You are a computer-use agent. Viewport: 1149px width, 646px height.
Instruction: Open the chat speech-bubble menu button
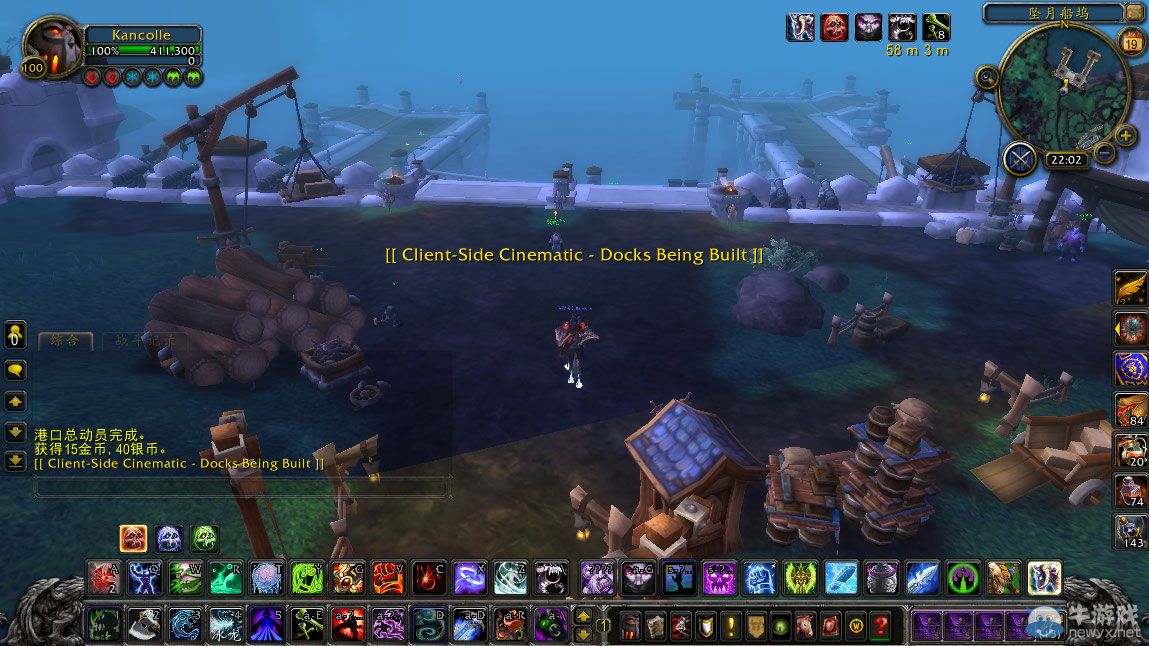(15, 370)
